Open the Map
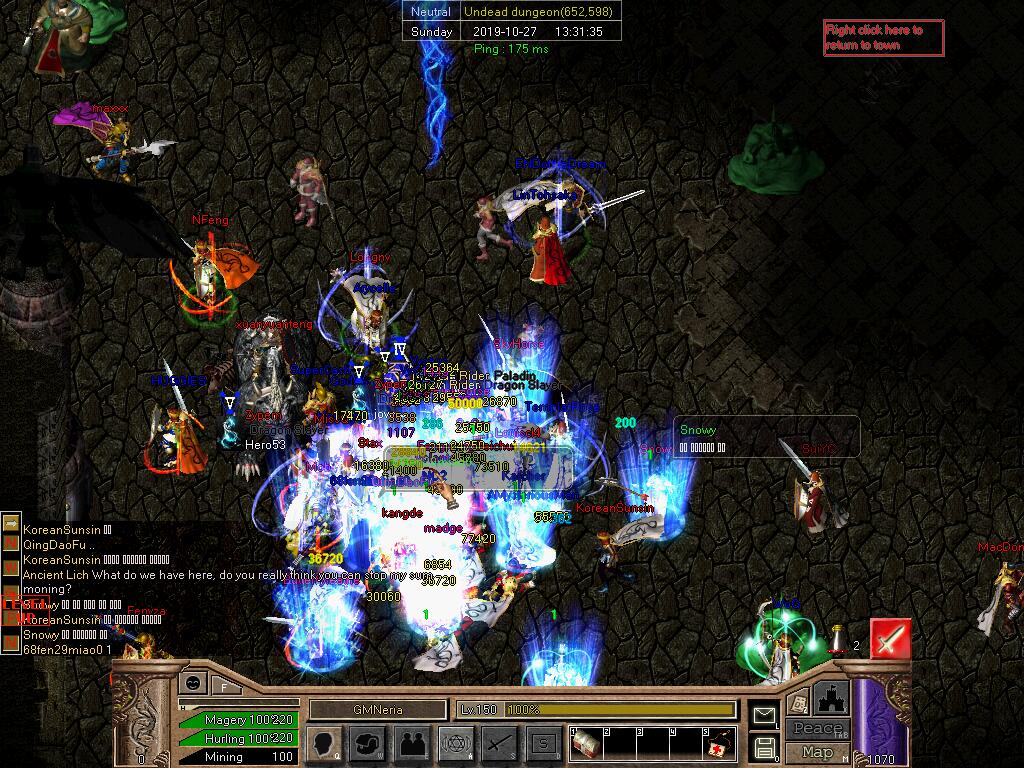Image resolution: width=1024 pixels, height=768 pixels. [818, 752]
